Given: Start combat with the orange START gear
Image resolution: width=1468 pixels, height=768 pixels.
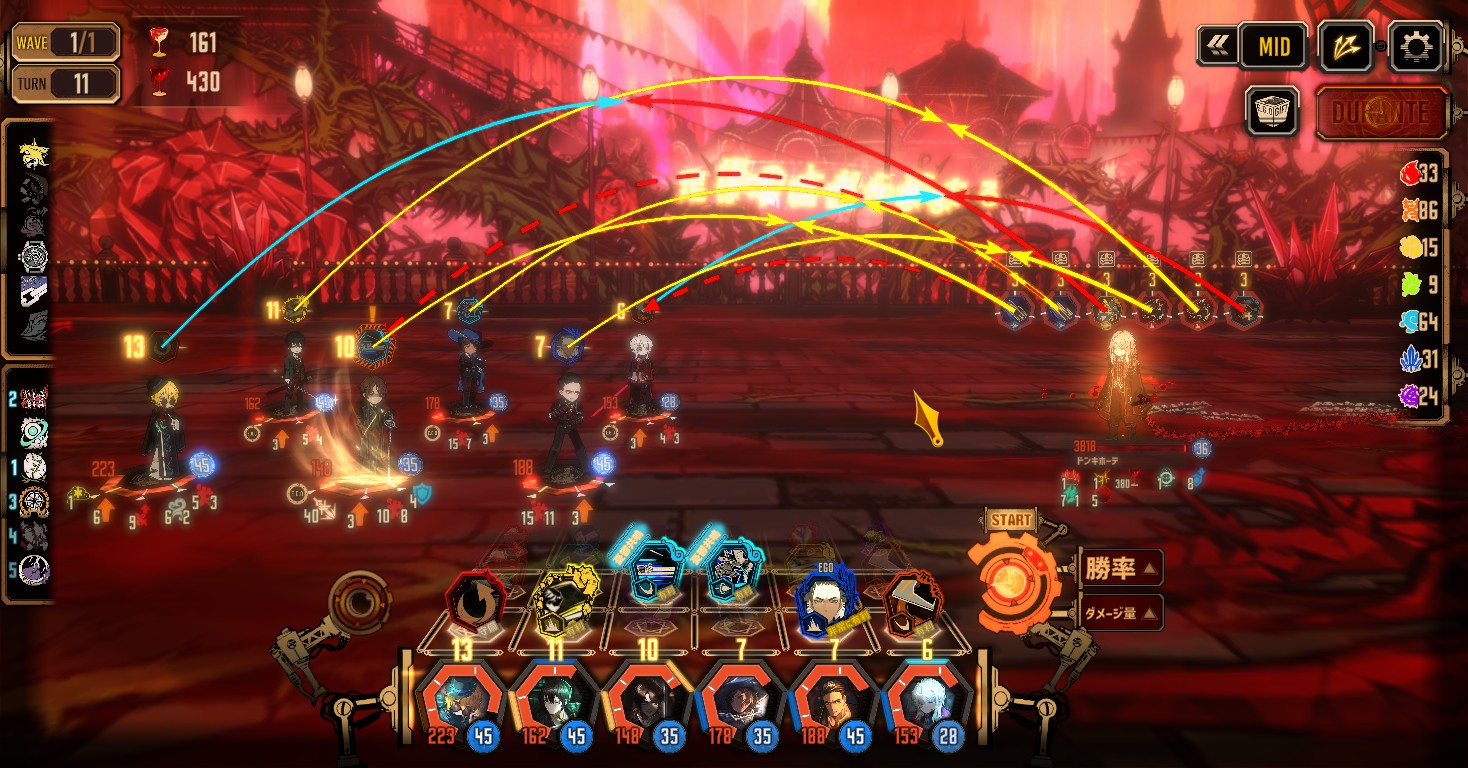Looking at the screenshot, I should tap(1010, 580).
